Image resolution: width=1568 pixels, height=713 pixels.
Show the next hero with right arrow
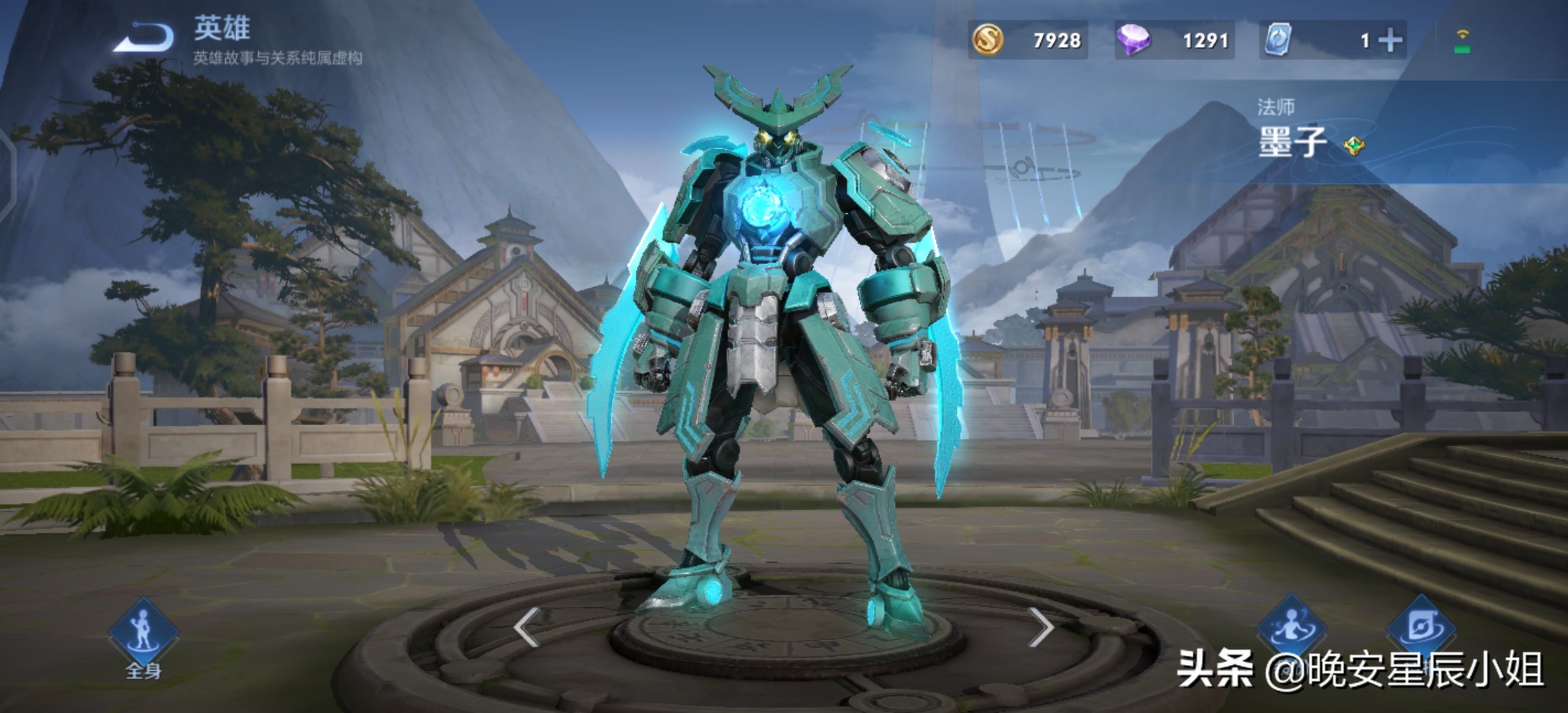point(1041,627)
